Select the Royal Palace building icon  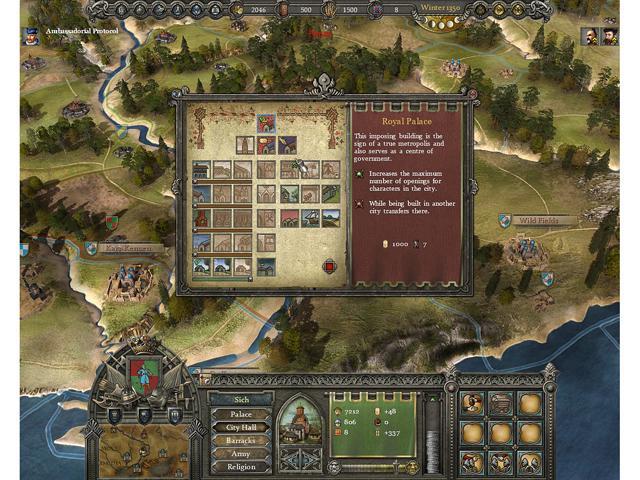click(266, 123)
